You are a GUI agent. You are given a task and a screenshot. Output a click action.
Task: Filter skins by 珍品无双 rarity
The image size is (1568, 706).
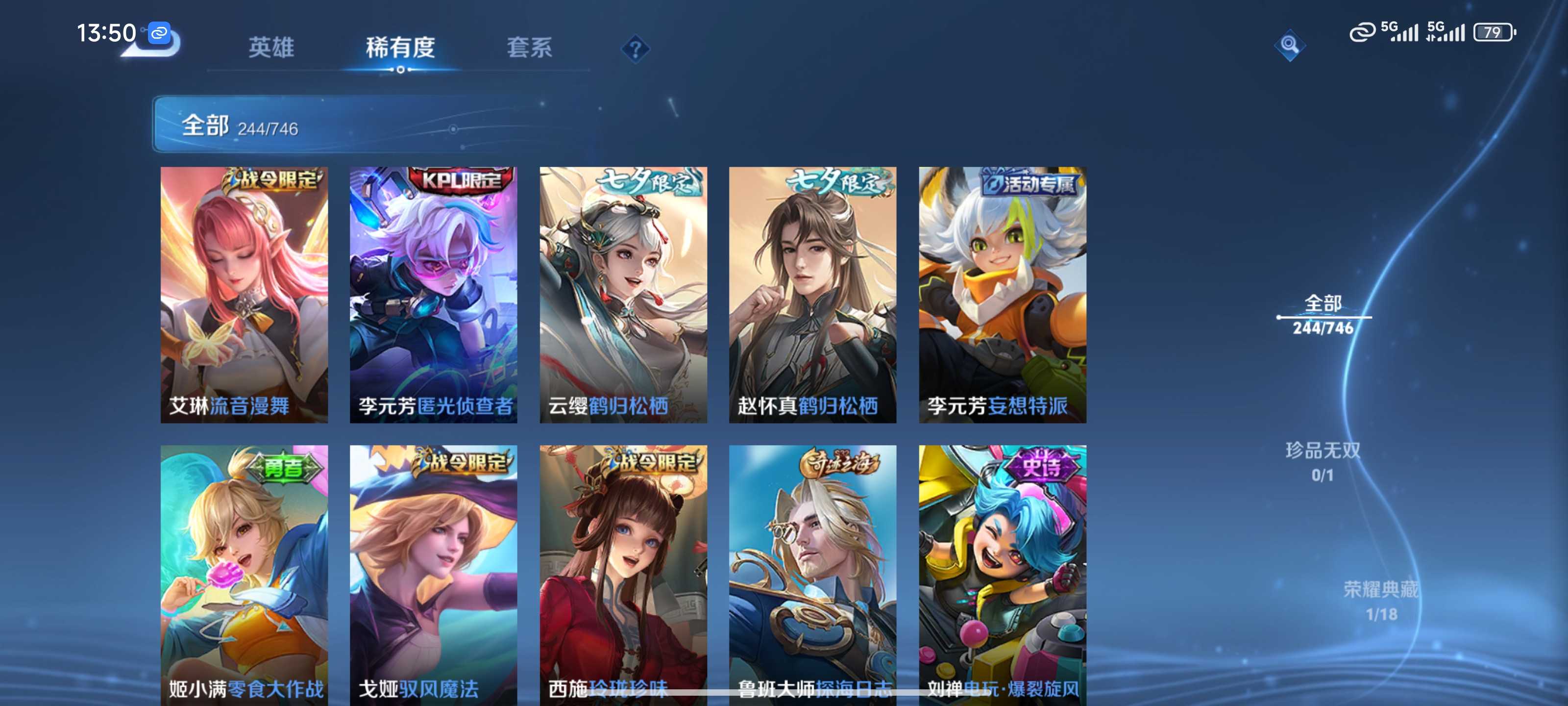click(1322, 461)
